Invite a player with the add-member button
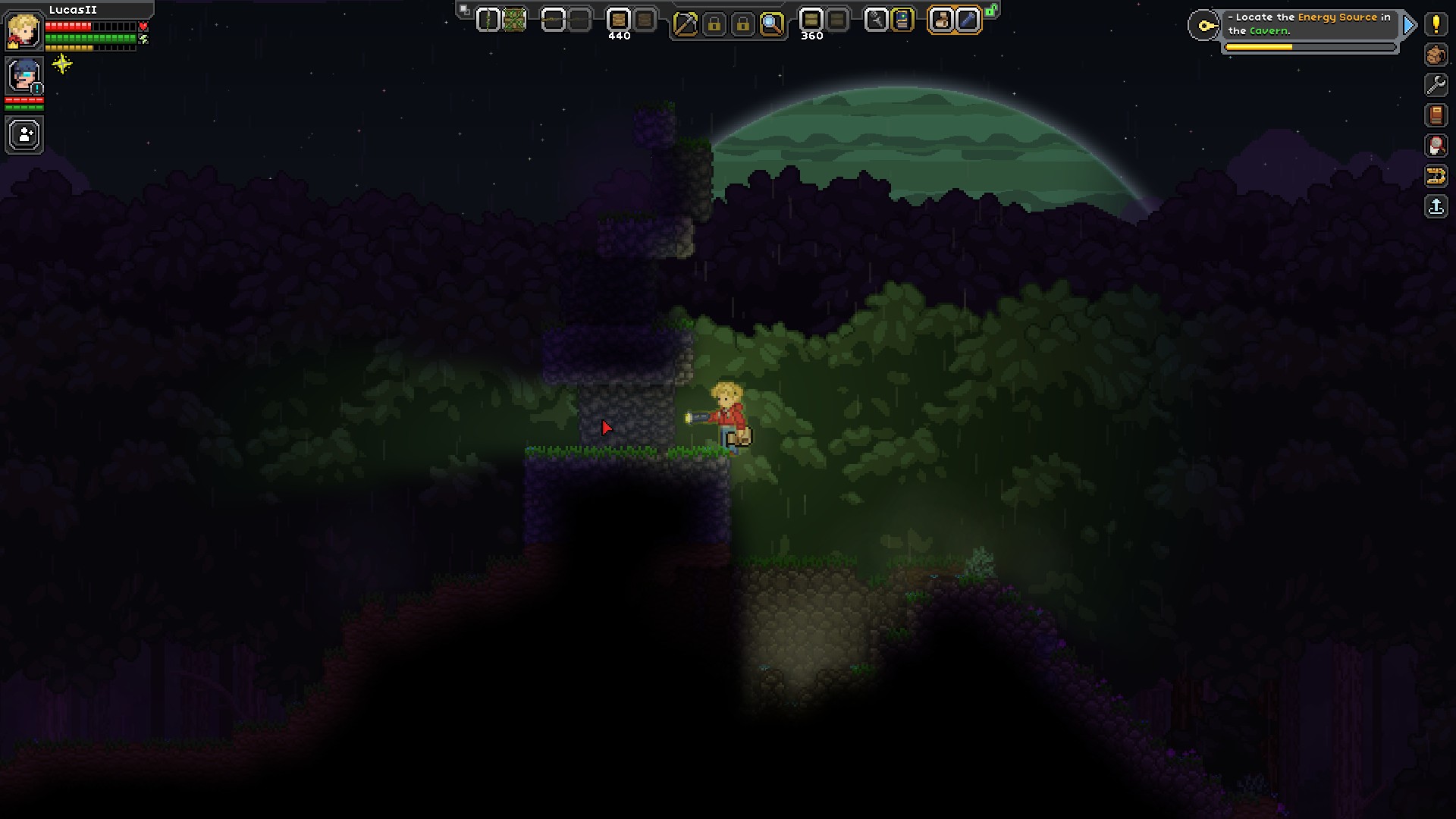Image resolution: width=1456 pixels, height=819 pixels. point(24,136)
